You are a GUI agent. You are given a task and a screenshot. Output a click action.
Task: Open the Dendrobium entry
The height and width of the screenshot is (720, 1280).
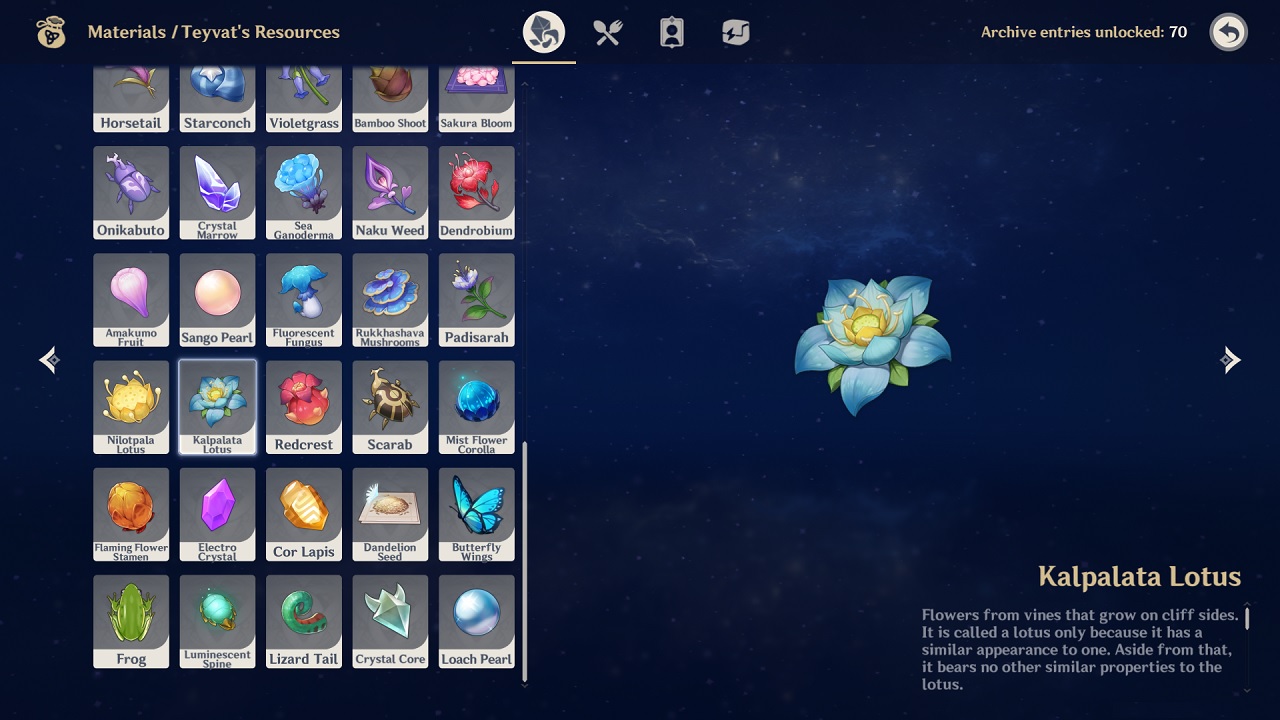(x=477, y=193)
